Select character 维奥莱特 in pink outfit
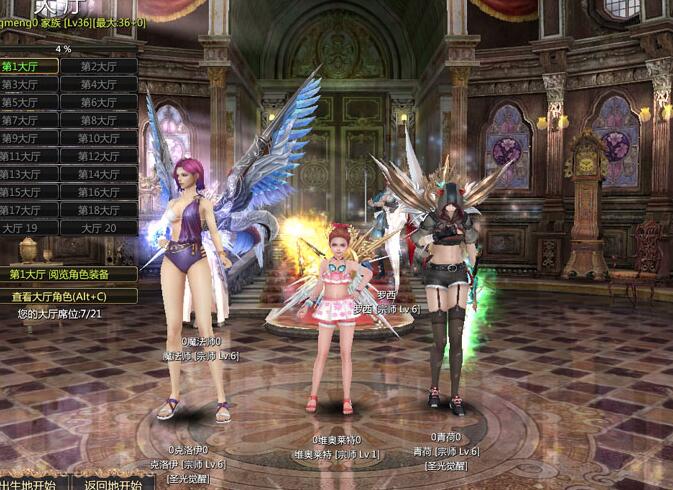Screen dimensions: 673x490 (x=335, y=320)
